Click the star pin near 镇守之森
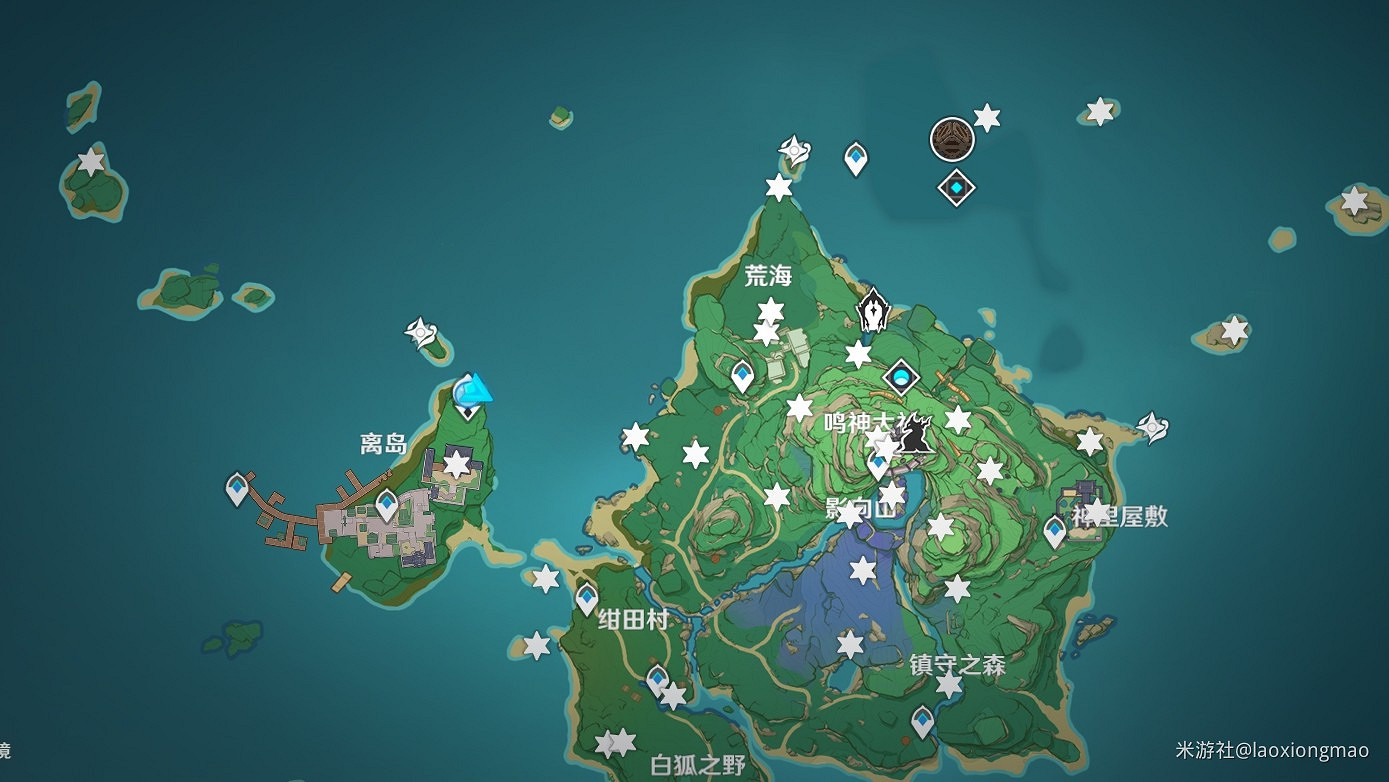This screenshot has width=1389, height=782. pos(948,686)
